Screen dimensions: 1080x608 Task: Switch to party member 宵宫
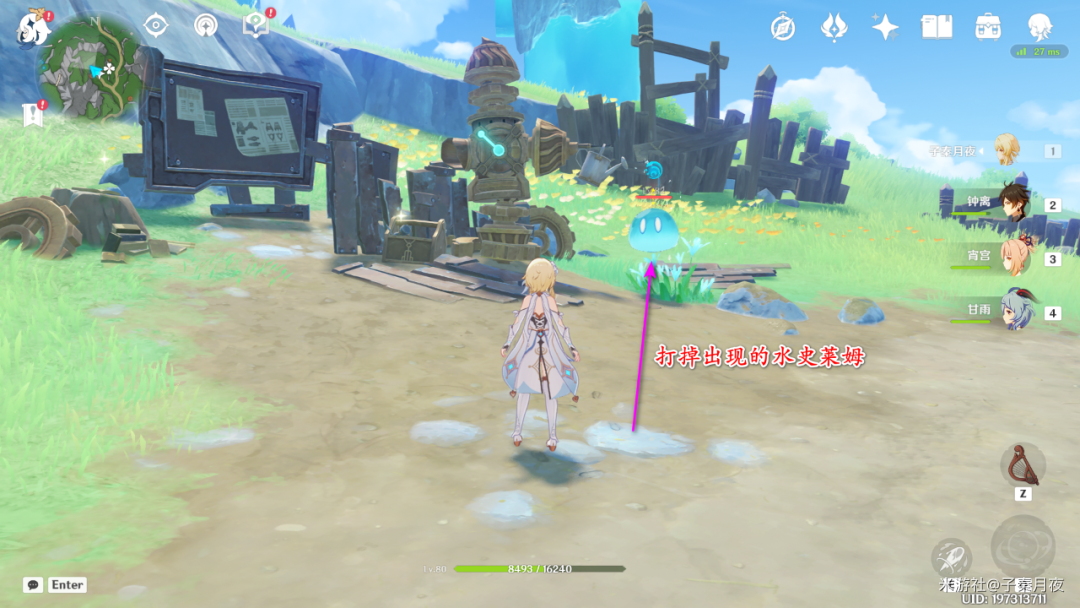click(x=1012, y=258)
